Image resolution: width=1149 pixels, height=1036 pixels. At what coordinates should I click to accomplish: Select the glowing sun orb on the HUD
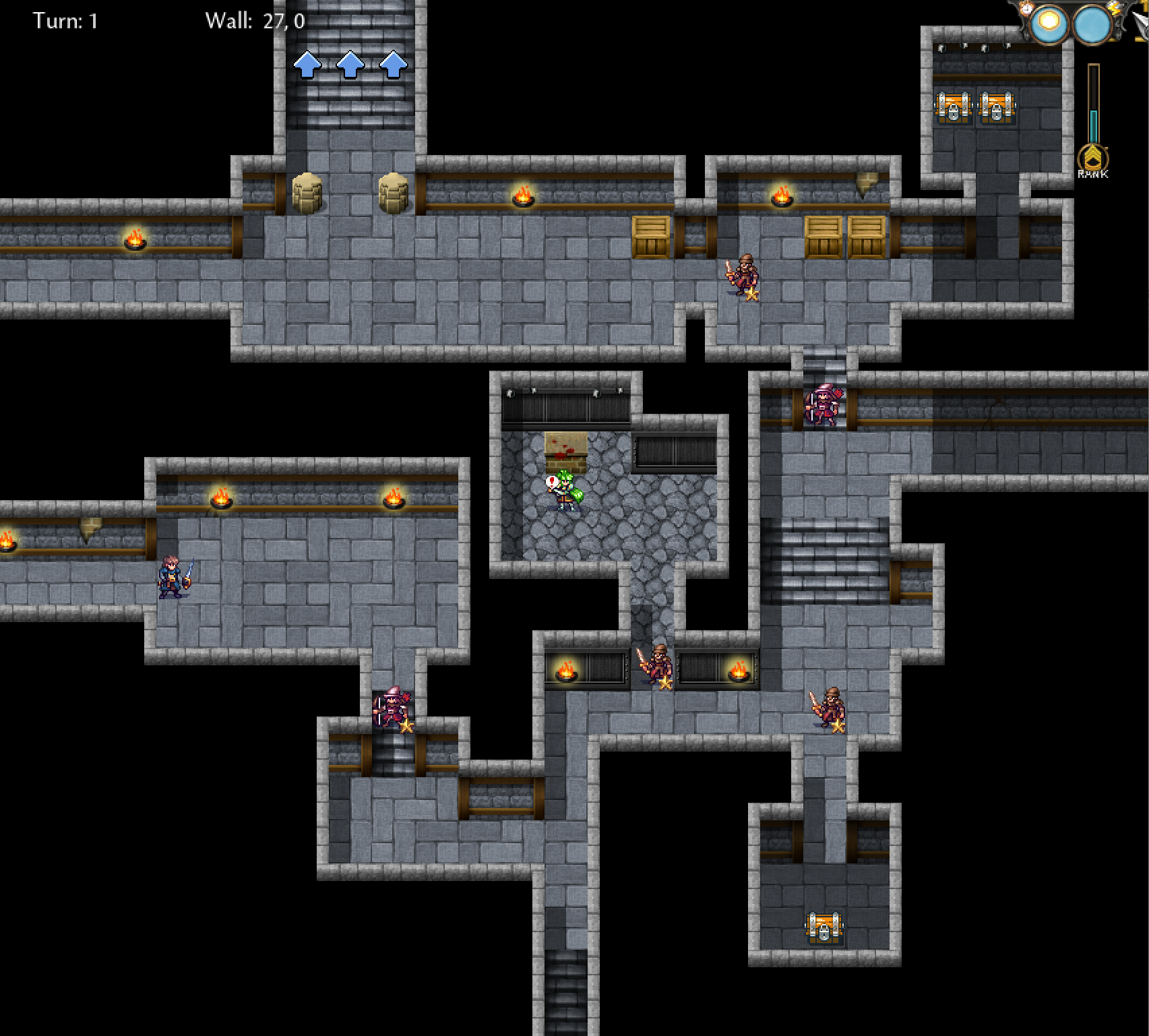tap(1049, 24)
